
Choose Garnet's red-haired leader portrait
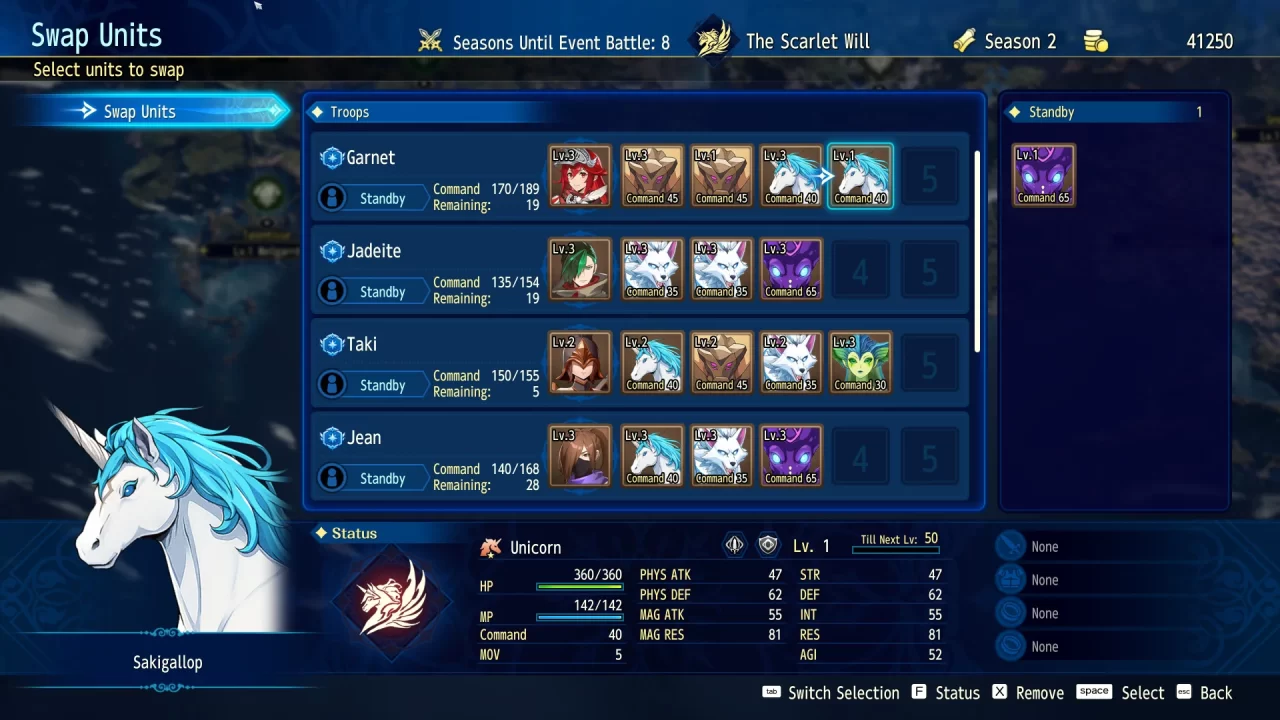(x=580, y=177)
